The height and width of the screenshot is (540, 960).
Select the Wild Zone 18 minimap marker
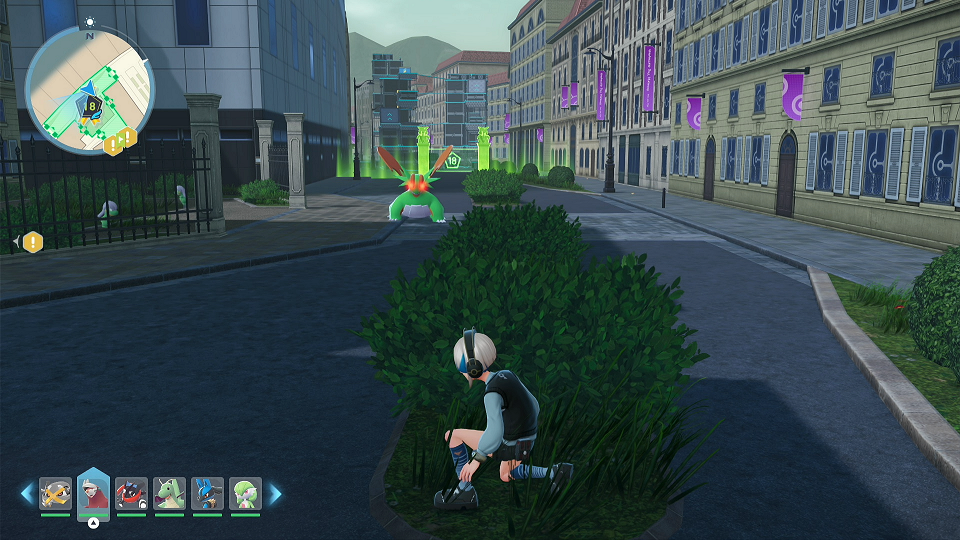pos(92,105)
